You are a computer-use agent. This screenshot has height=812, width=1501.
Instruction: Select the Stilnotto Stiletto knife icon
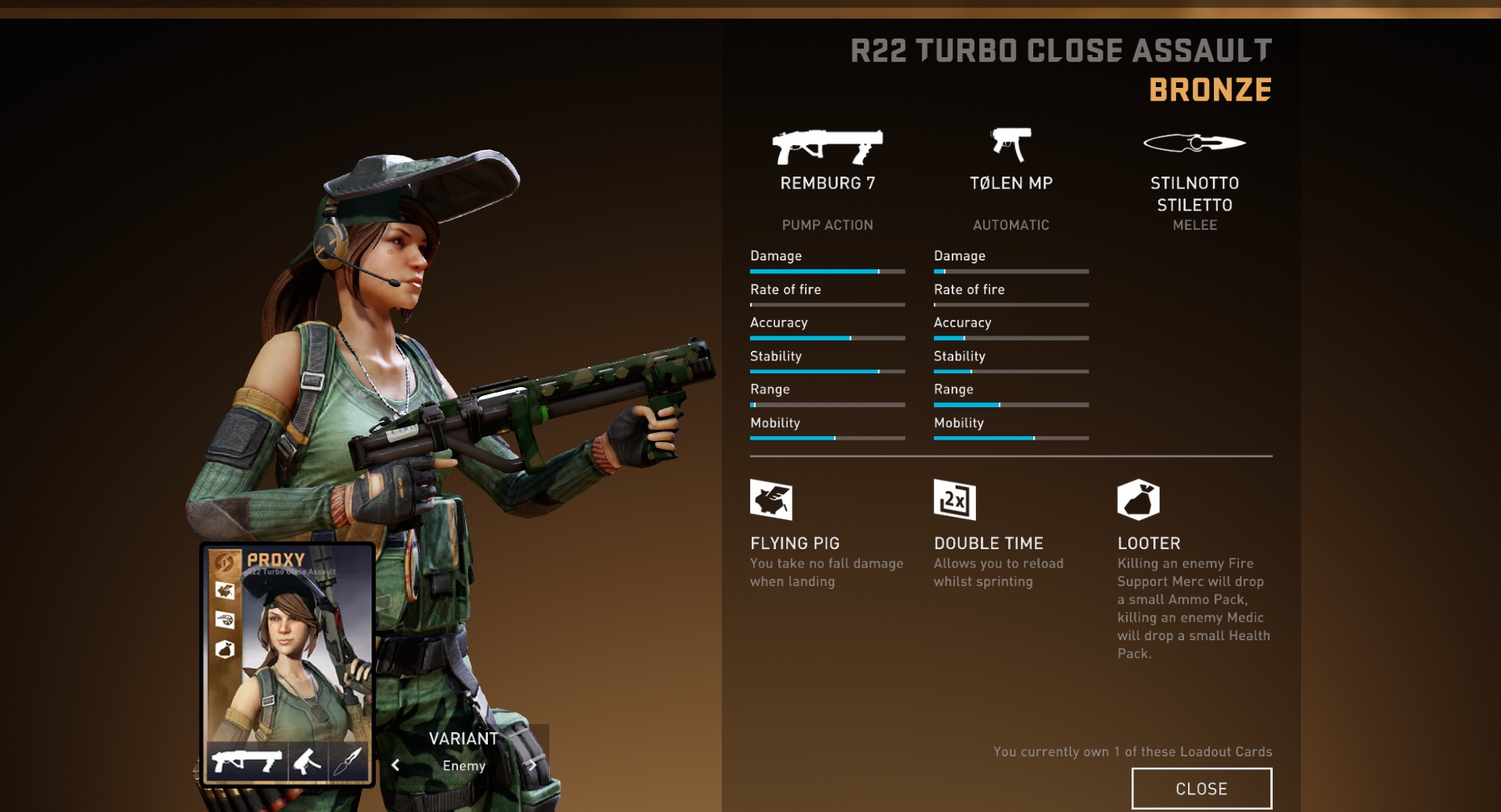pos(1195,144)
